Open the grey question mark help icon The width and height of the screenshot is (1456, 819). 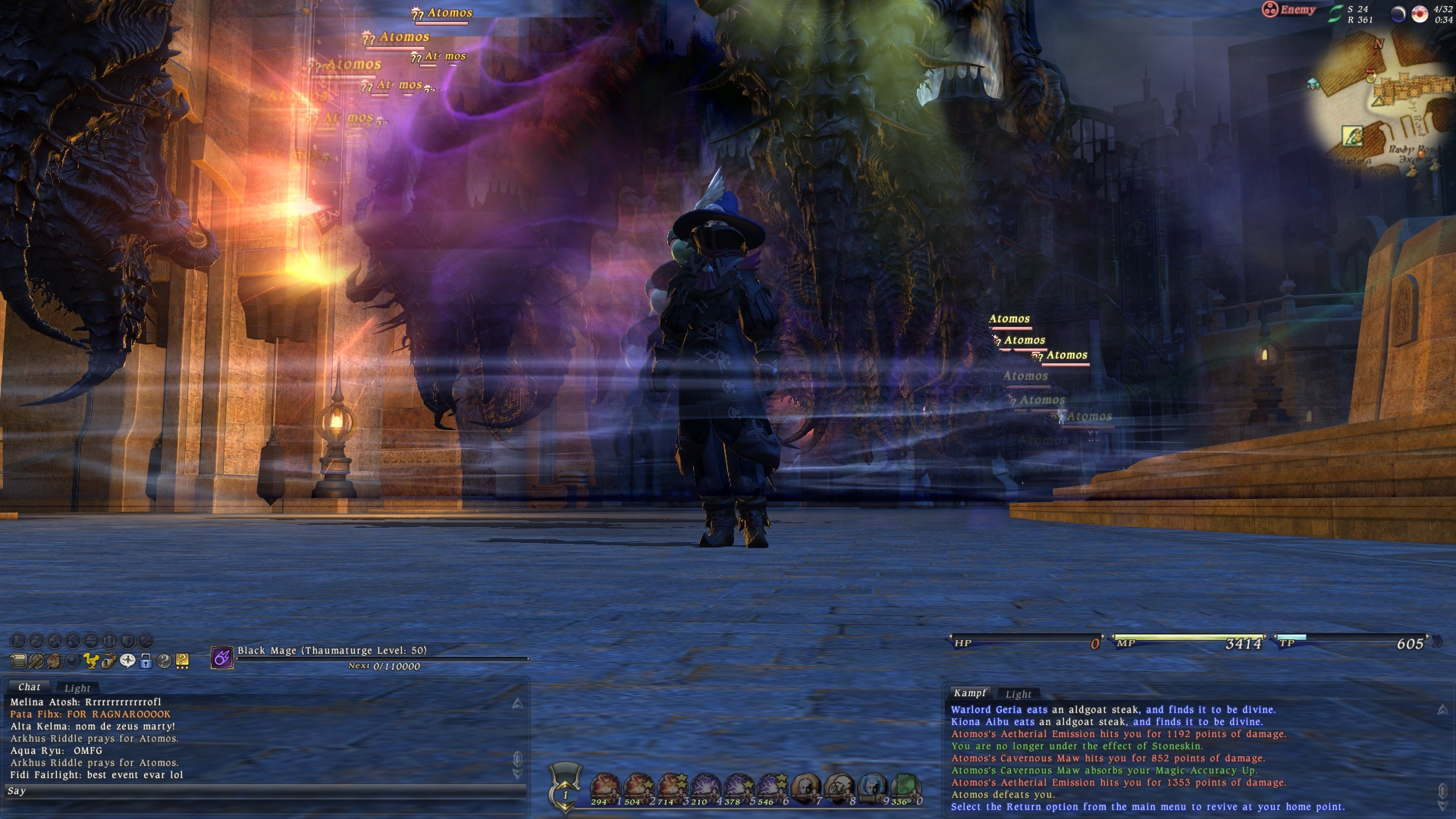pyautogui.click(x=164, y=661)
